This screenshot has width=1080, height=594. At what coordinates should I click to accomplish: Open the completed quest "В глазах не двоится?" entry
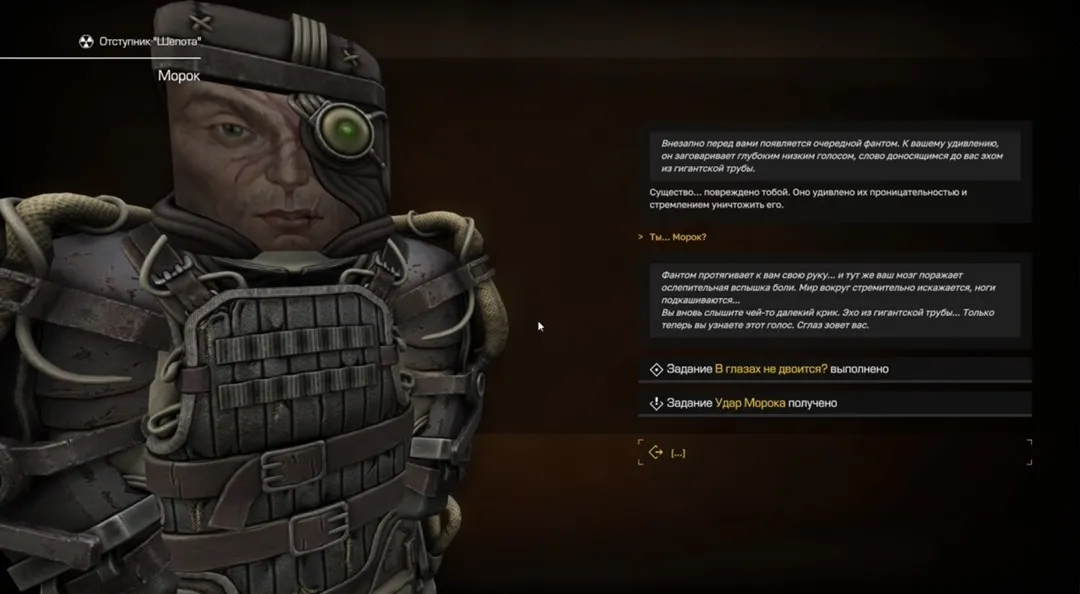(x=771, y=369)
